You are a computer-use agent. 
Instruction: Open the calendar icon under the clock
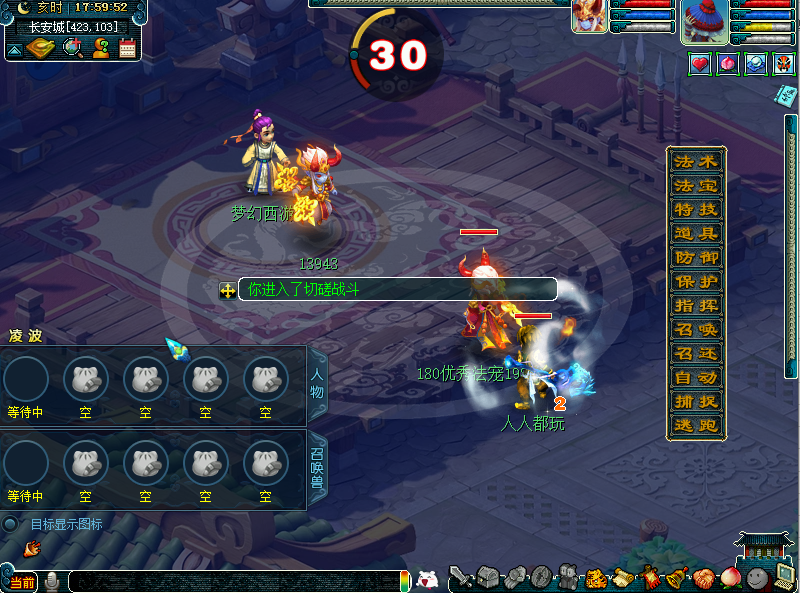coord(128,47)
